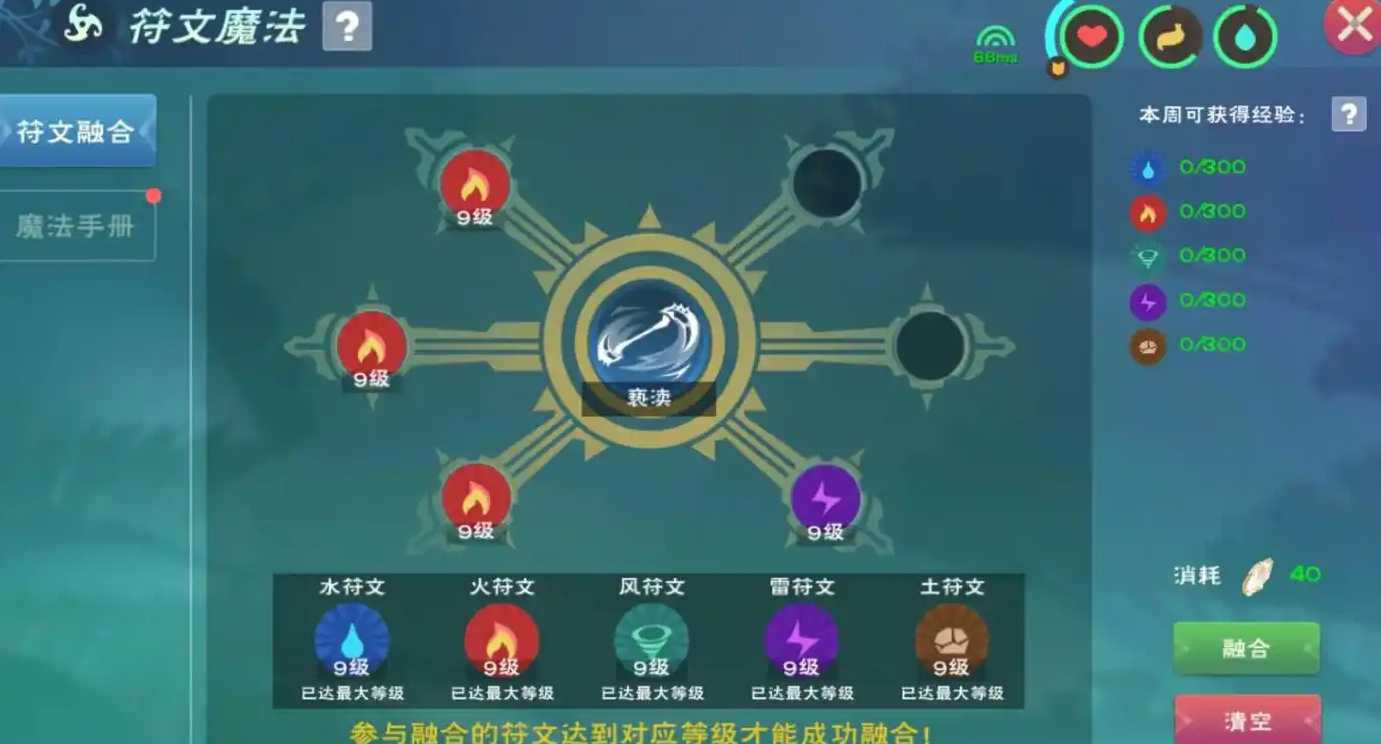This screenshot has height=744, width=1381.
Task: Open the 魔法手册 tab
Action: 75,222
